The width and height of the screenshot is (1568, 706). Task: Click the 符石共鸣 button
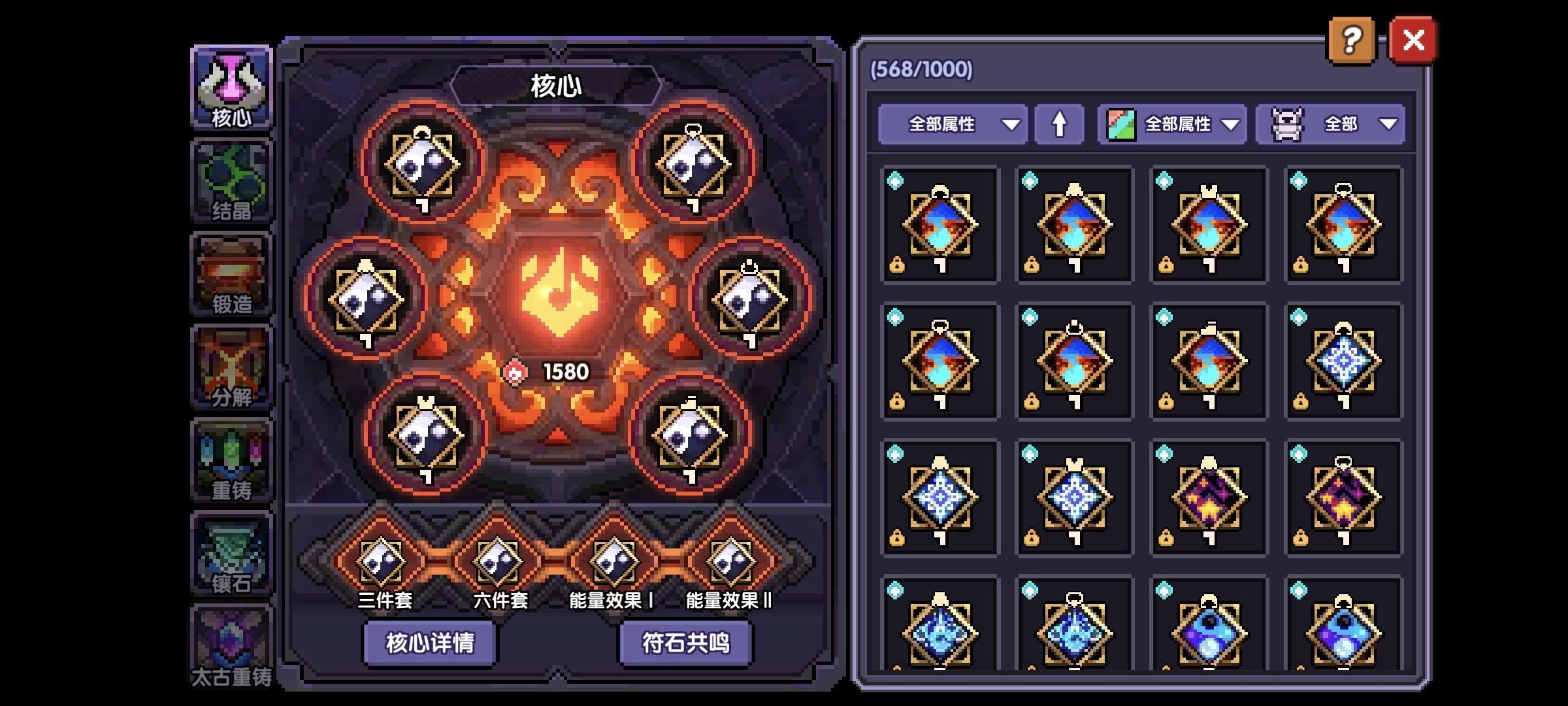687,642
